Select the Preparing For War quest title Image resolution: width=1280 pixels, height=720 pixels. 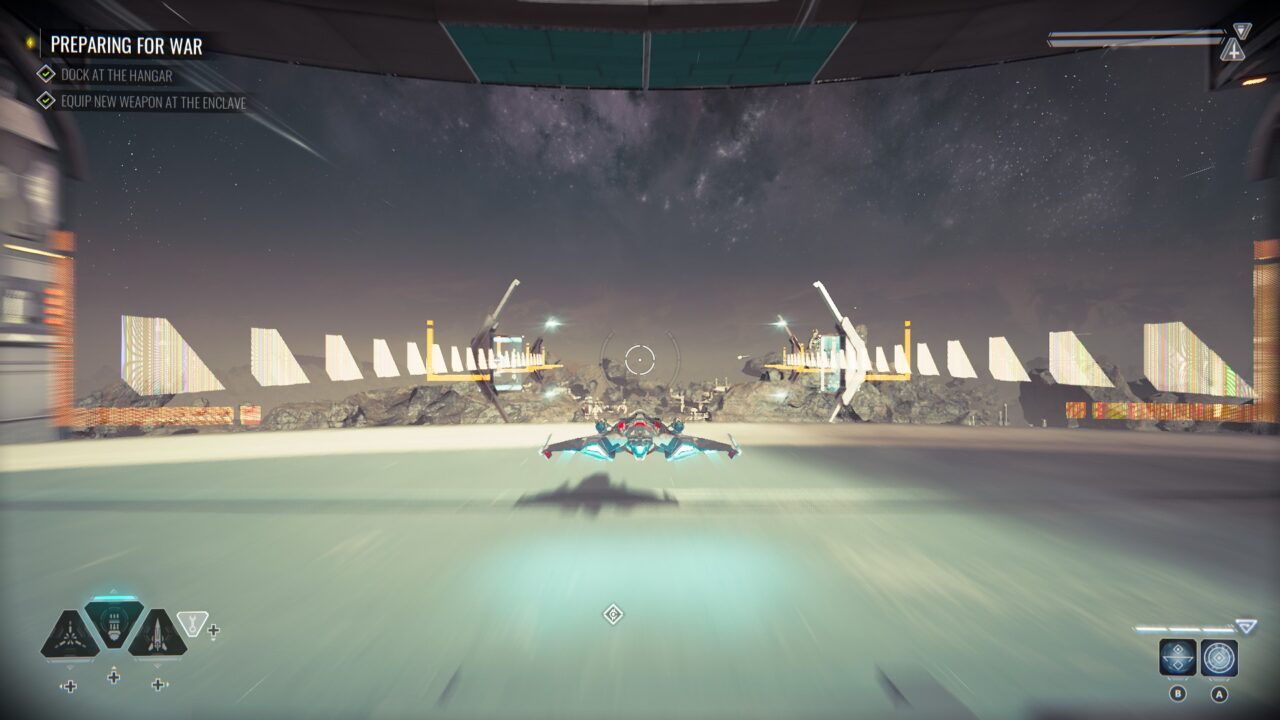(125, 46)
